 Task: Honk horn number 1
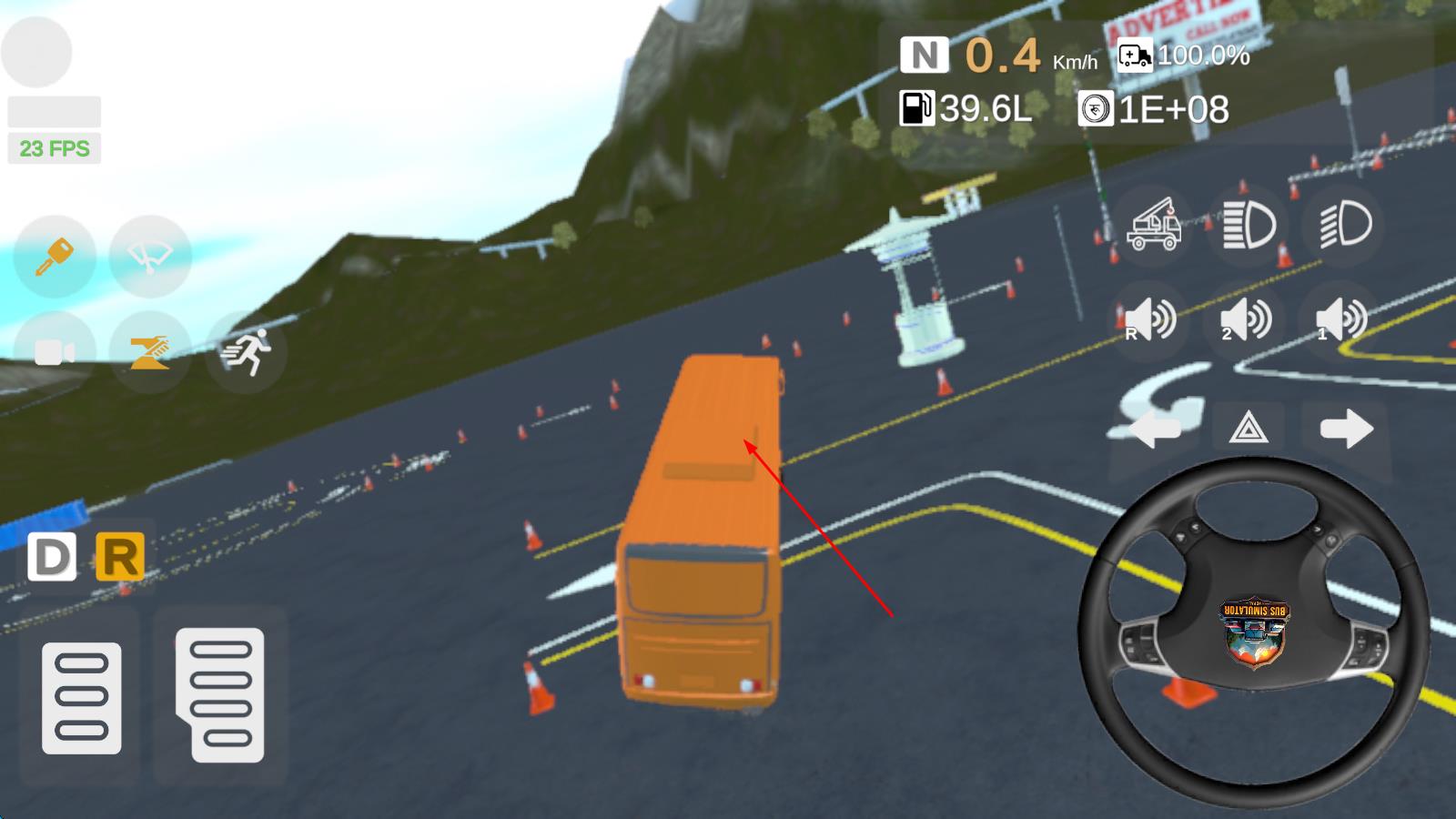pos(1341,320)
